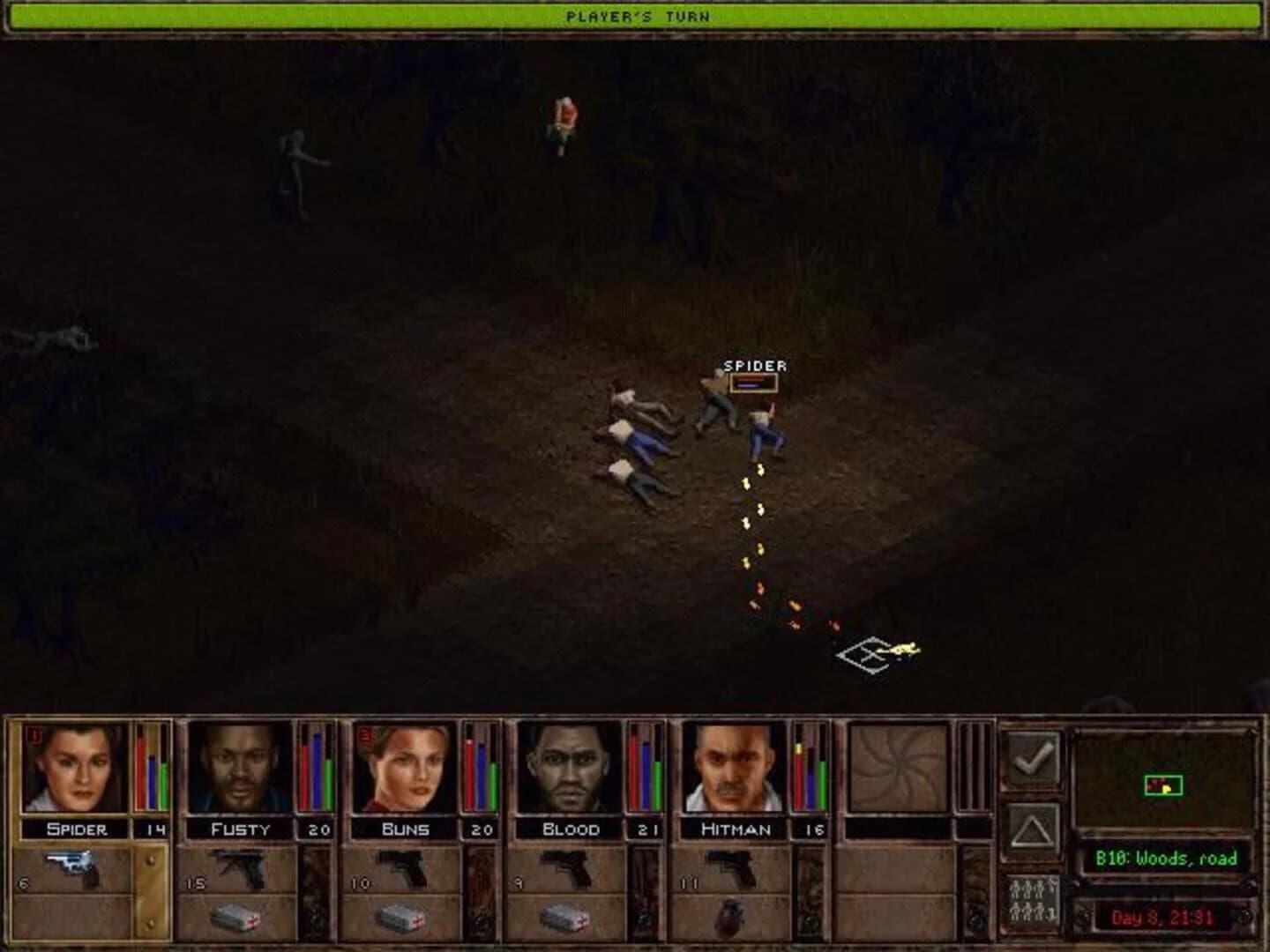Expand the overhead mini-map view frame
1270x952 pixels.
(x=1166, y=780)
